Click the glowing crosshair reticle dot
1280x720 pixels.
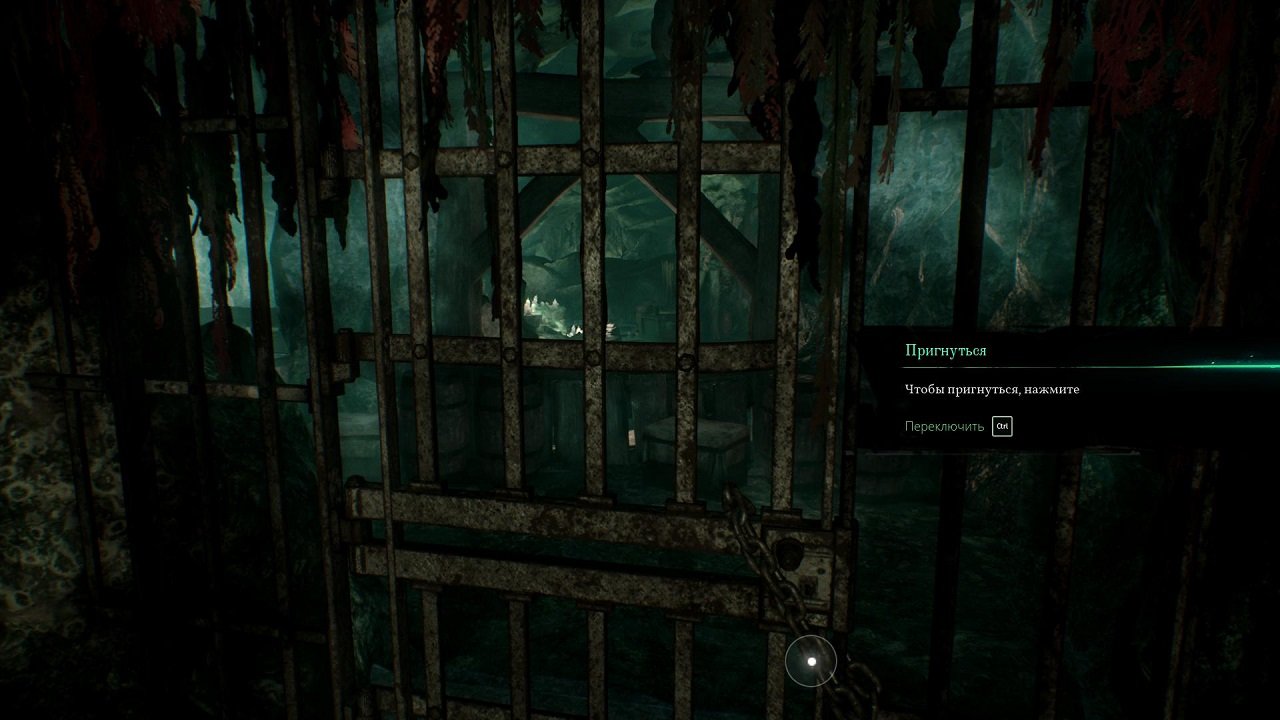810,660
